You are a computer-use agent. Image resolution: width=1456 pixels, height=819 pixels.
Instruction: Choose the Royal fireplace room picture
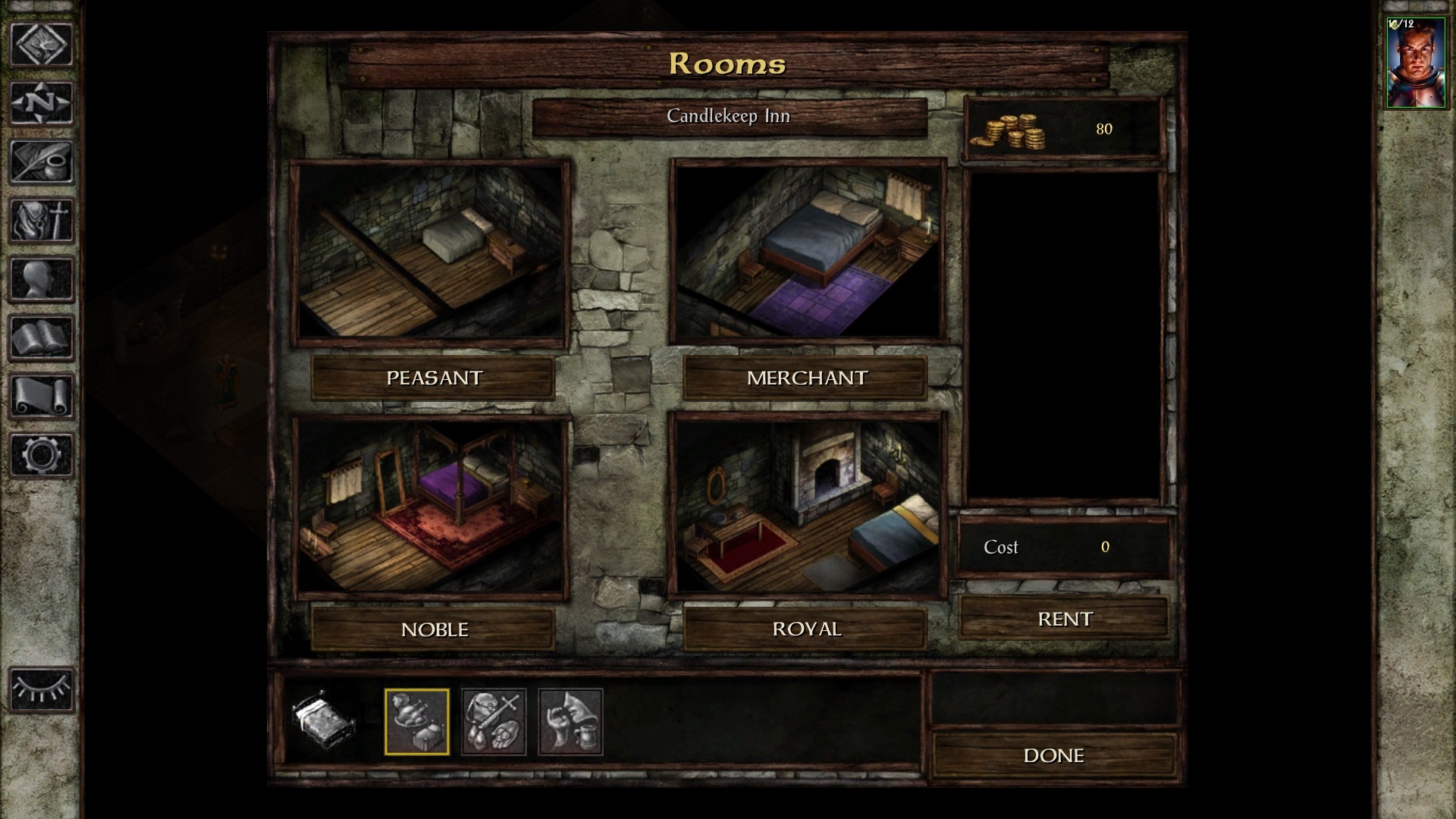[x=808, y=505]
